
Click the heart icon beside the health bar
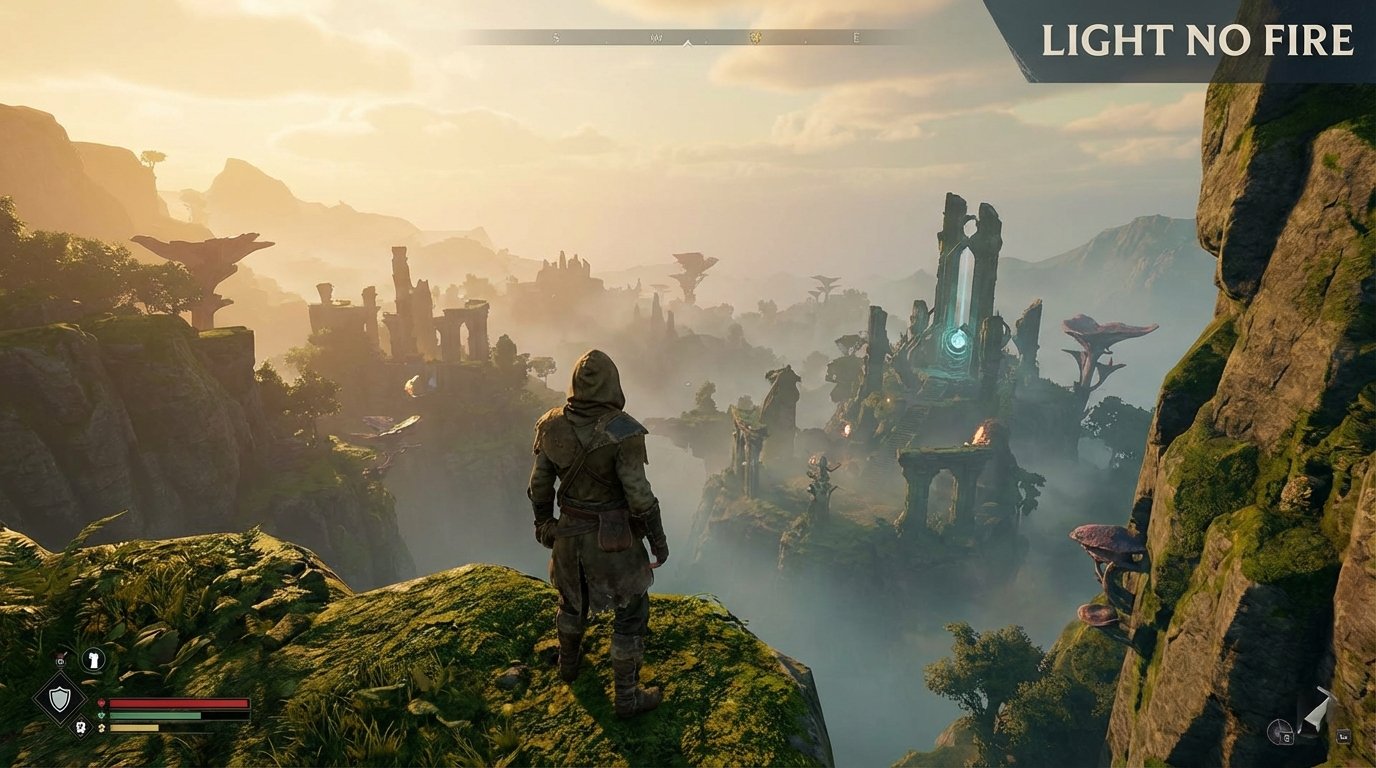102,703
